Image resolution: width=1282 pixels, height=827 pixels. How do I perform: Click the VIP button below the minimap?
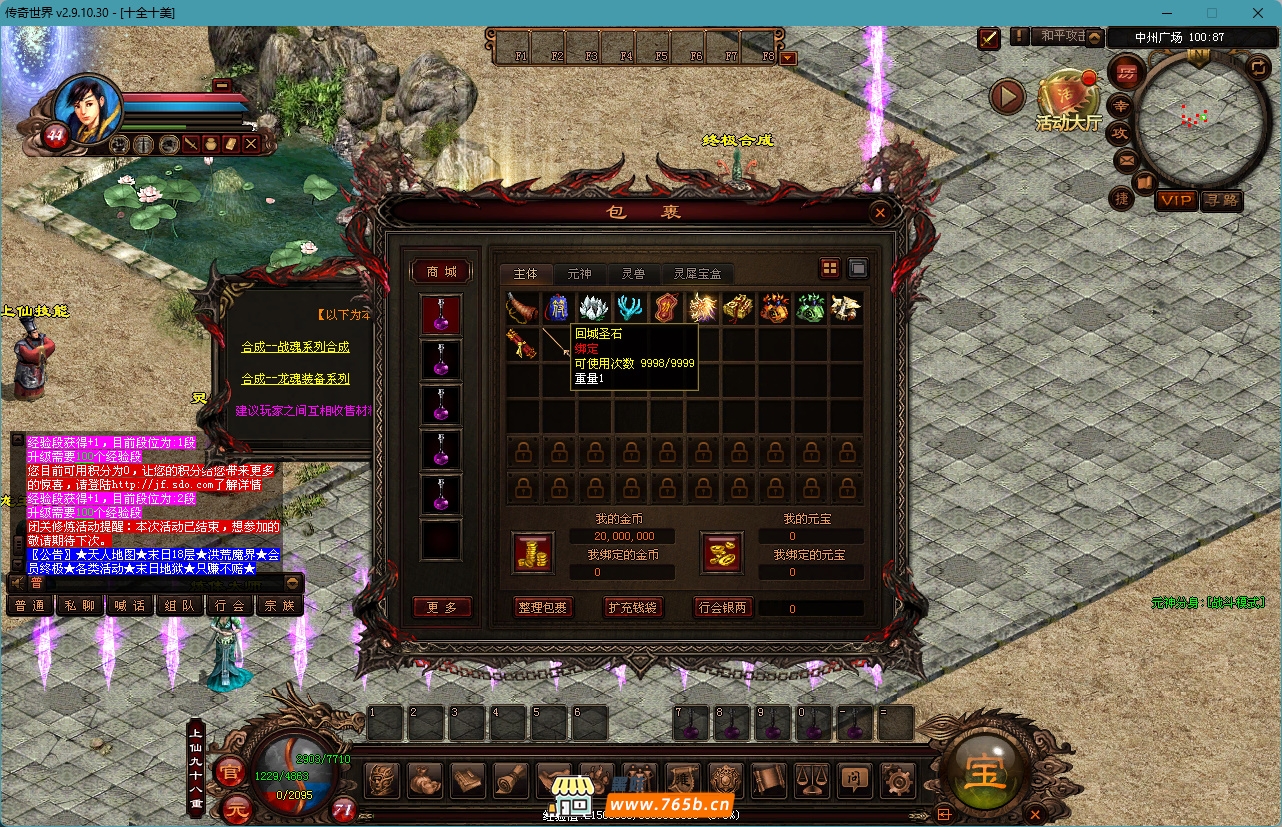[x=1176, y=200]
